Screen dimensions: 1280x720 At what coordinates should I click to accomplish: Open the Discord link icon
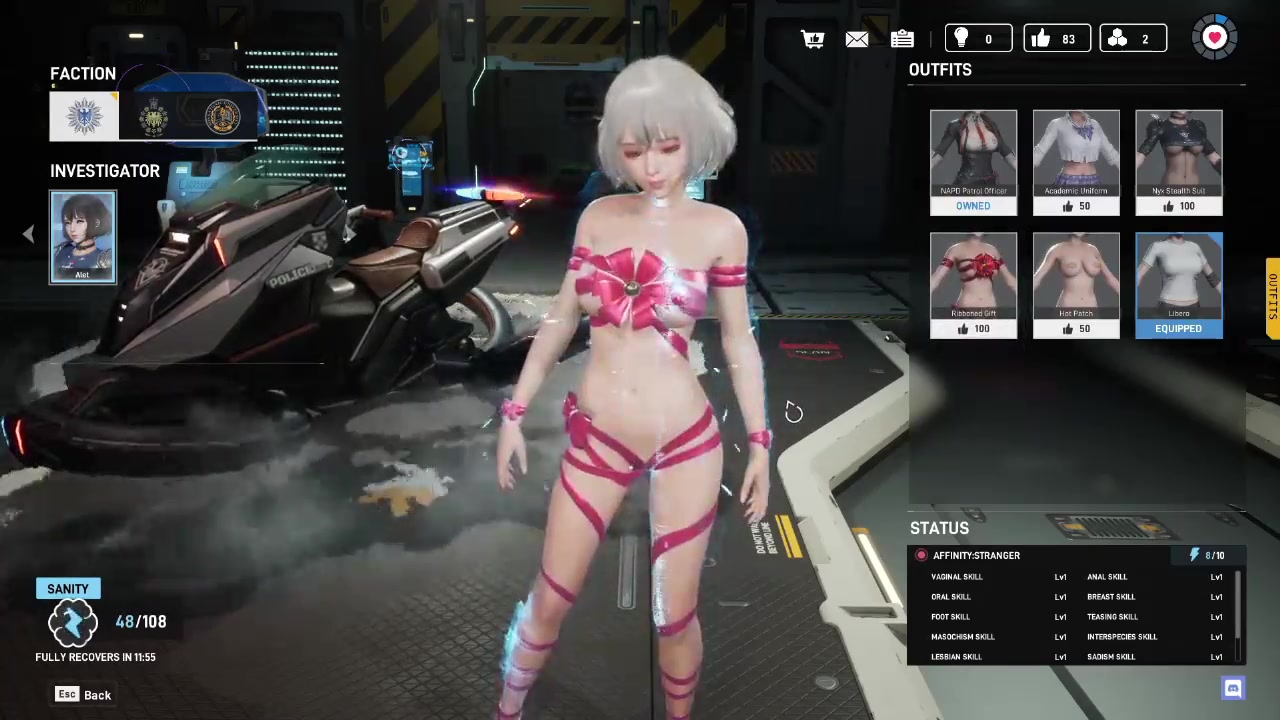(1233, 688)
